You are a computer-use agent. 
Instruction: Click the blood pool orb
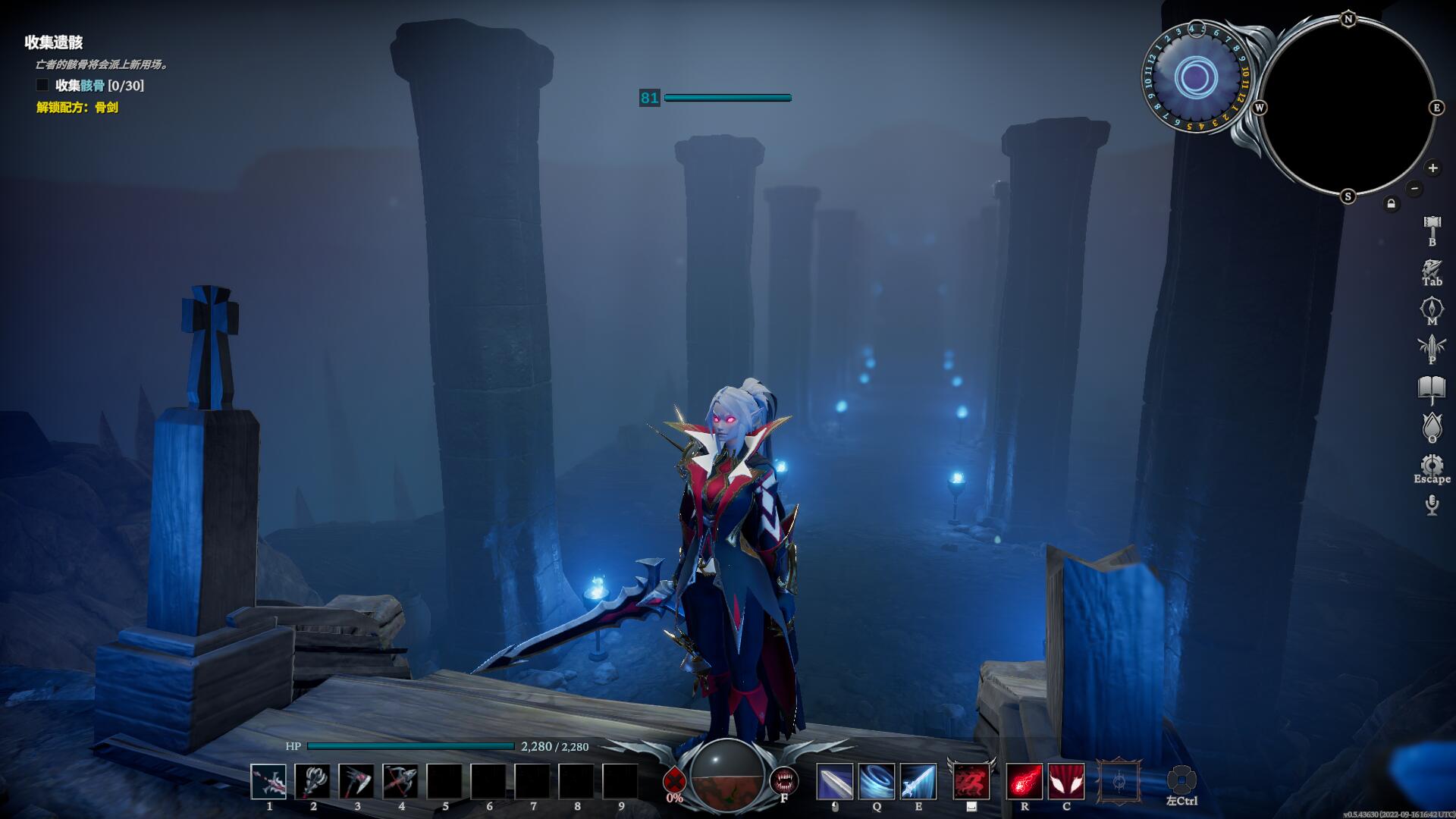[x=728, y=775]
